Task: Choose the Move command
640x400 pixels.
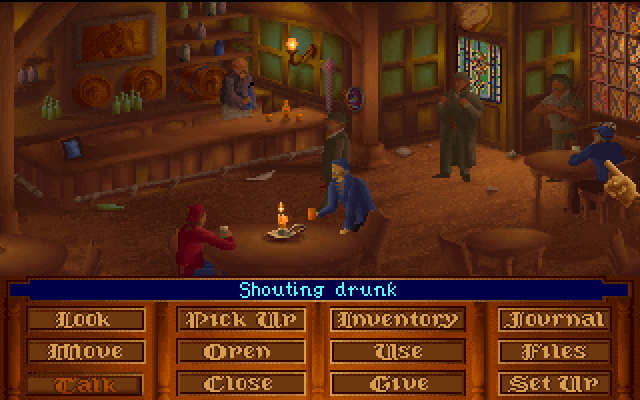Action: coord(84,352)
